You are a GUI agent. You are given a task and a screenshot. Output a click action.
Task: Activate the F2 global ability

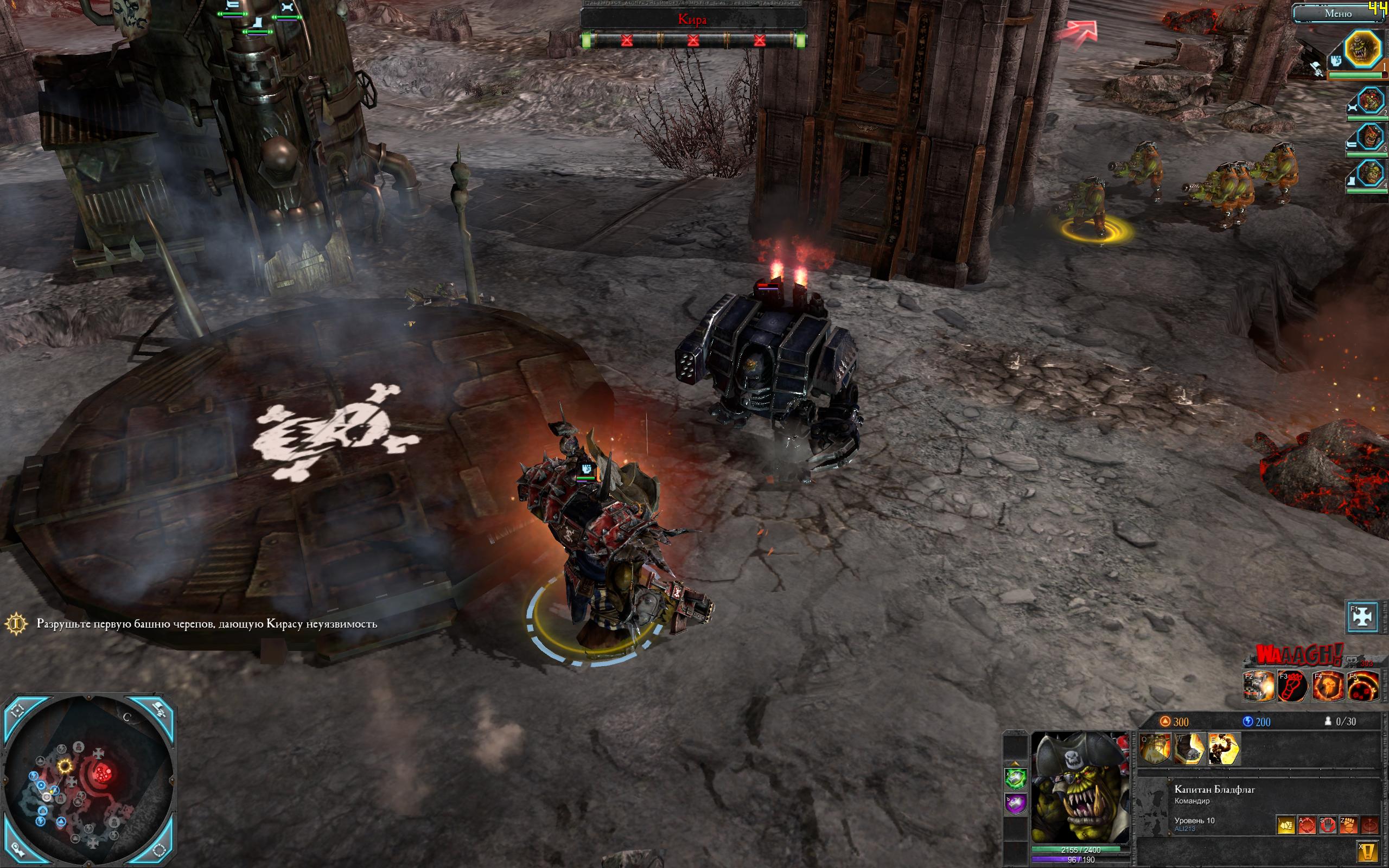click(x=1259, y=685)
